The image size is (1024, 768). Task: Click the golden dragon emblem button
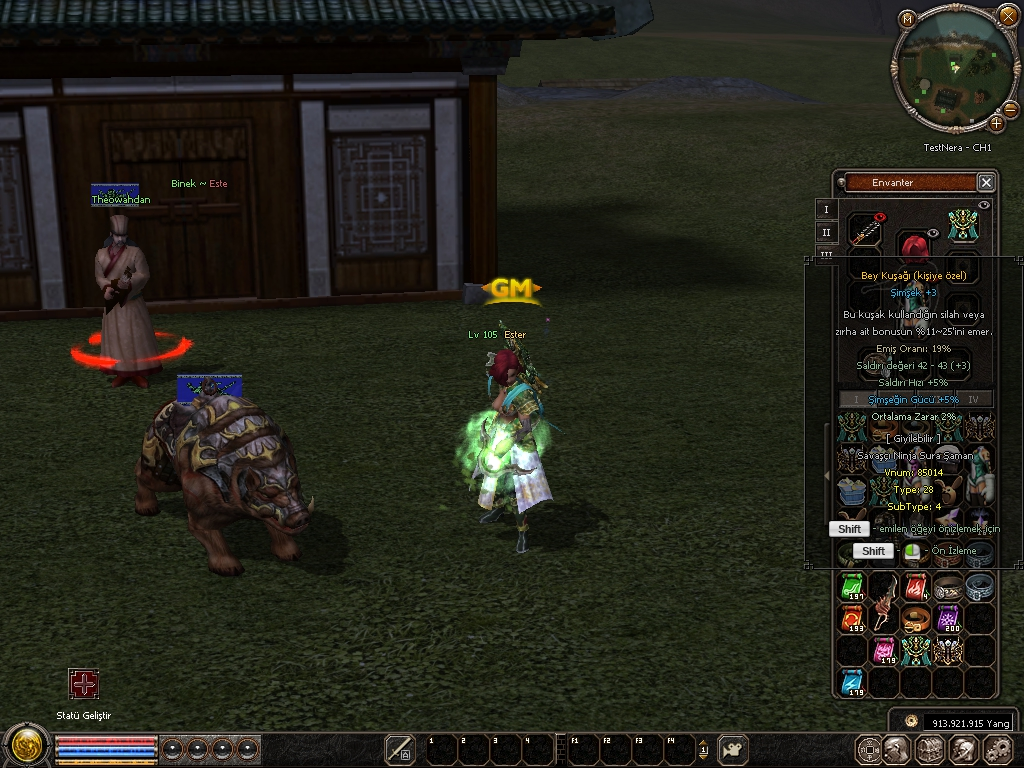pyautogui.click(x=26, y=747)
